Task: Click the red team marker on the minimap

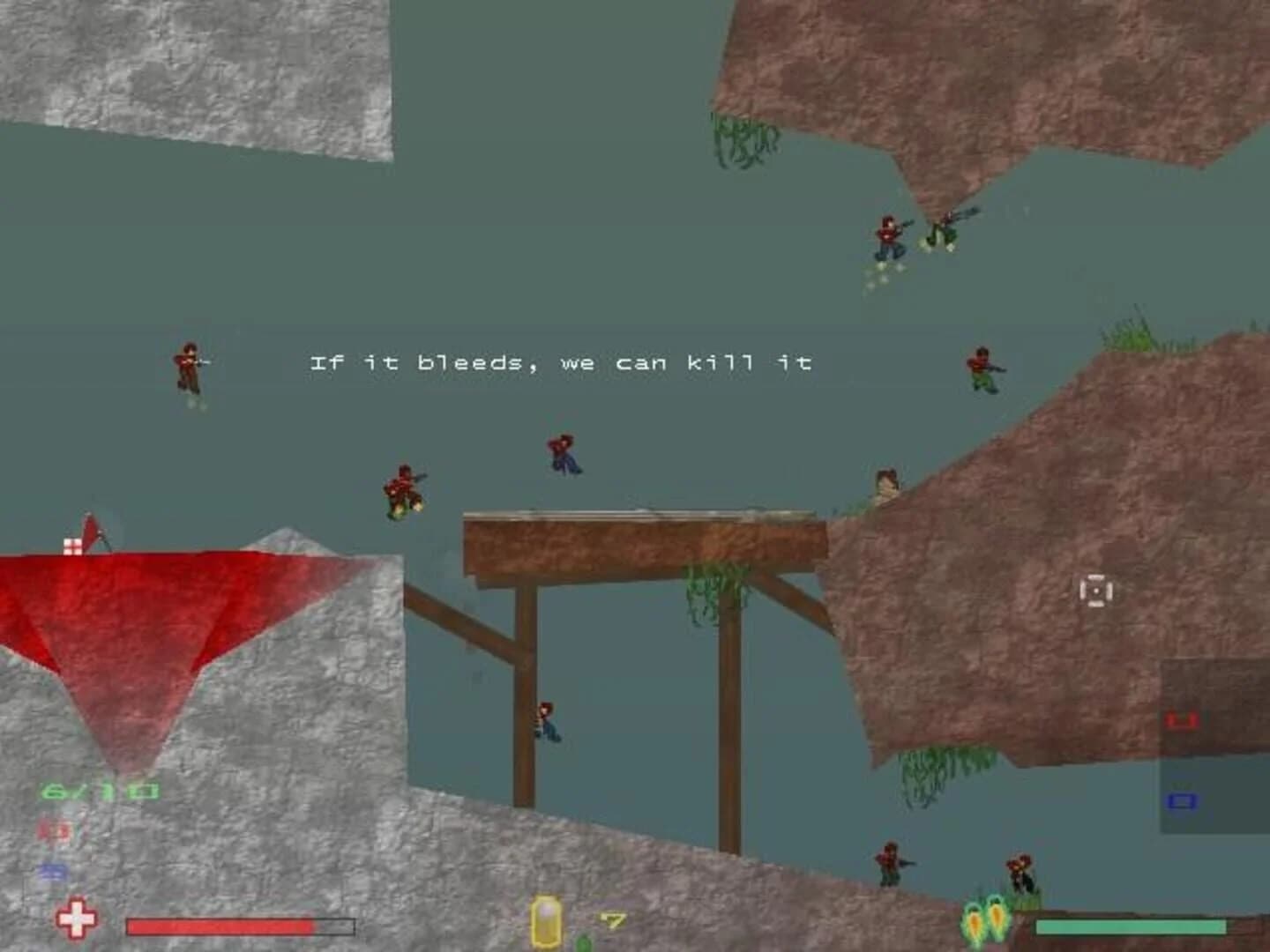Action: (1183, 720)
